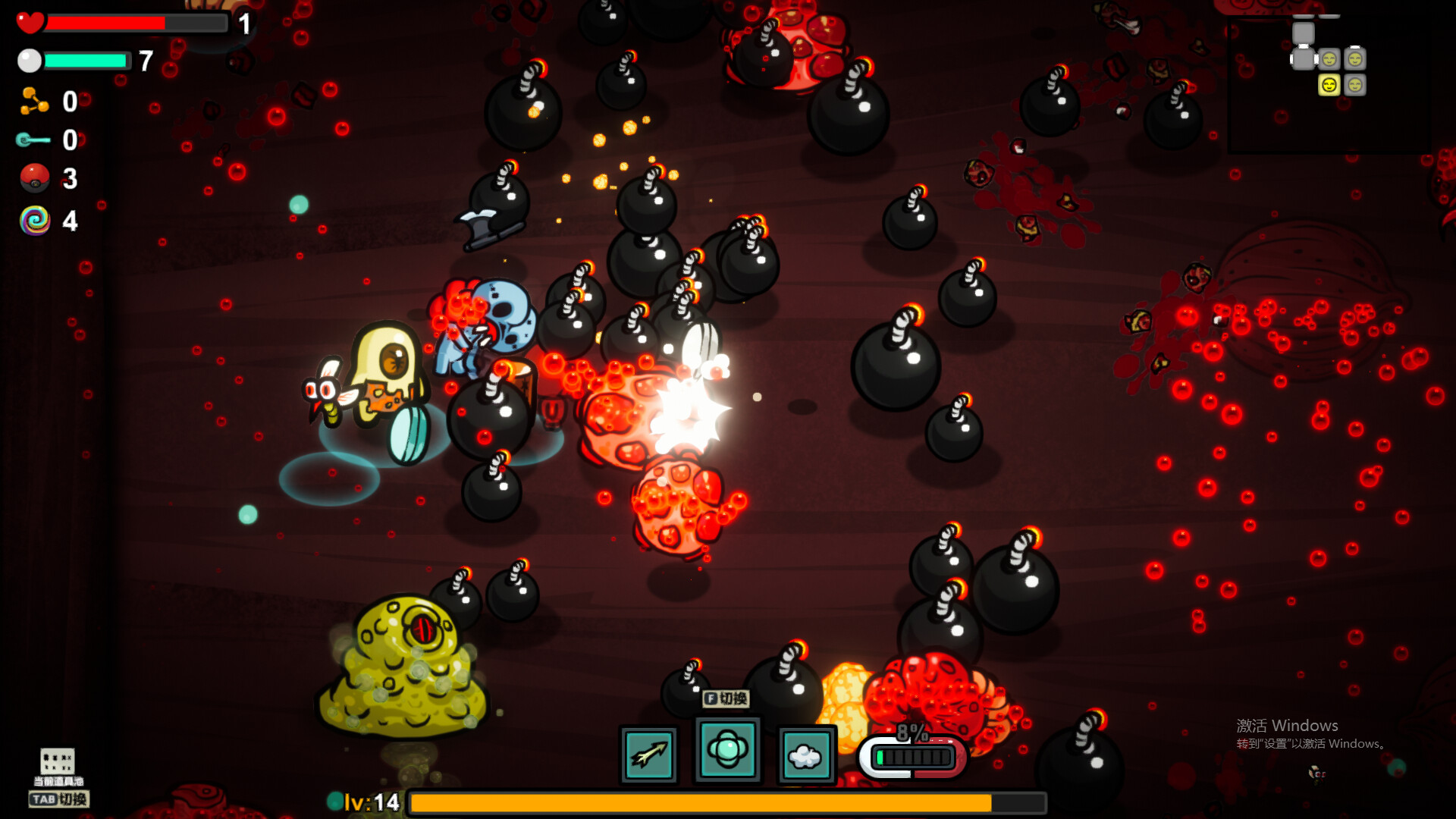Toggle item pool via TAB 切换 prompt
This screenshot has height=819, width=1456.
[60, 800]
